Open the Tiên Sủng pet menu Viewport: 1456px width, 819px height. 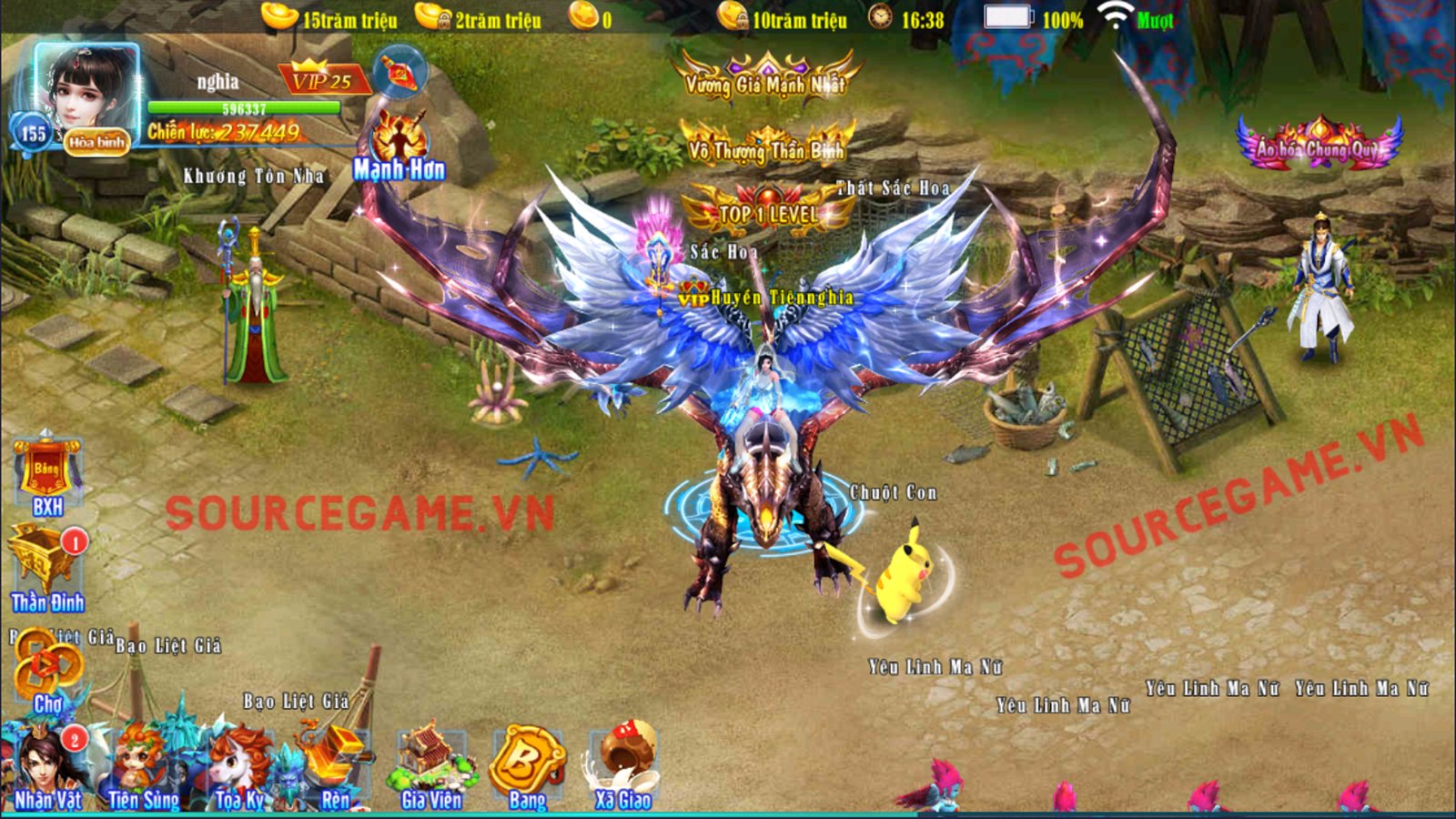(x=144, y=769)
